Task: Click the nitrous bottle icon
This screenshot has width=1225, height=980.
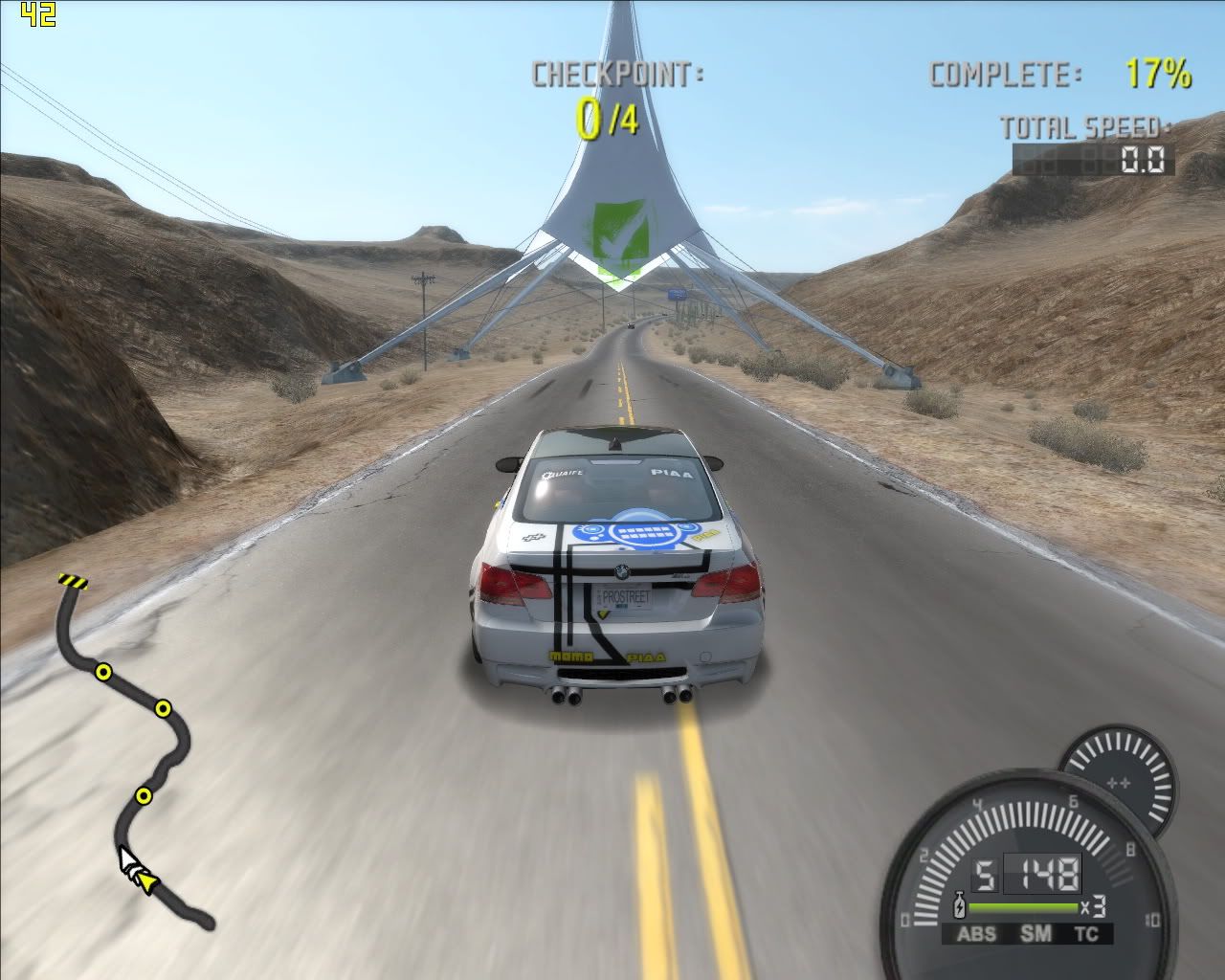Action: click(960, 905)
